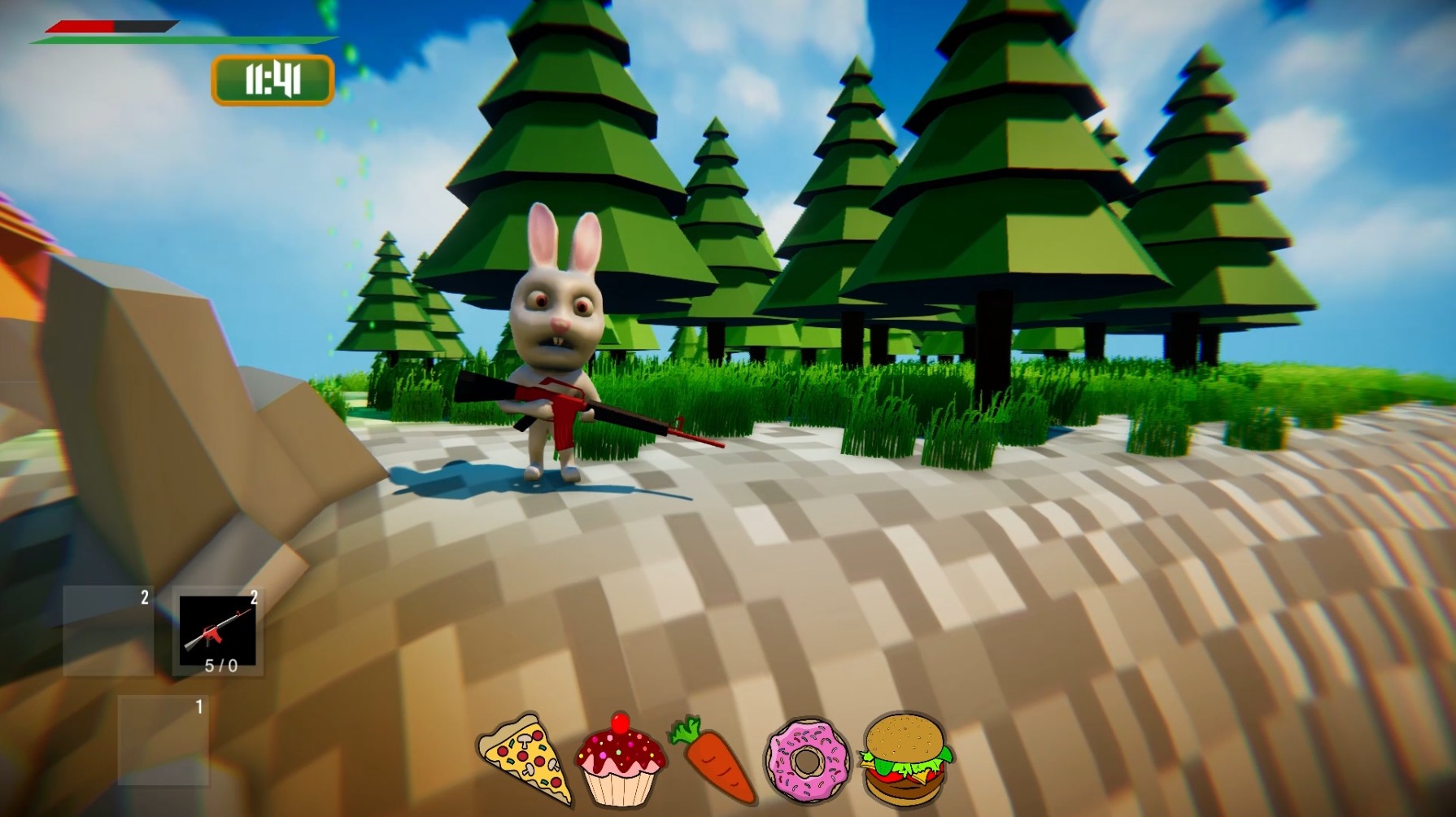The height and width of the screenshot is (817, 1456).
Task: Select the pink donut food icon
Action: pos(807,763)
